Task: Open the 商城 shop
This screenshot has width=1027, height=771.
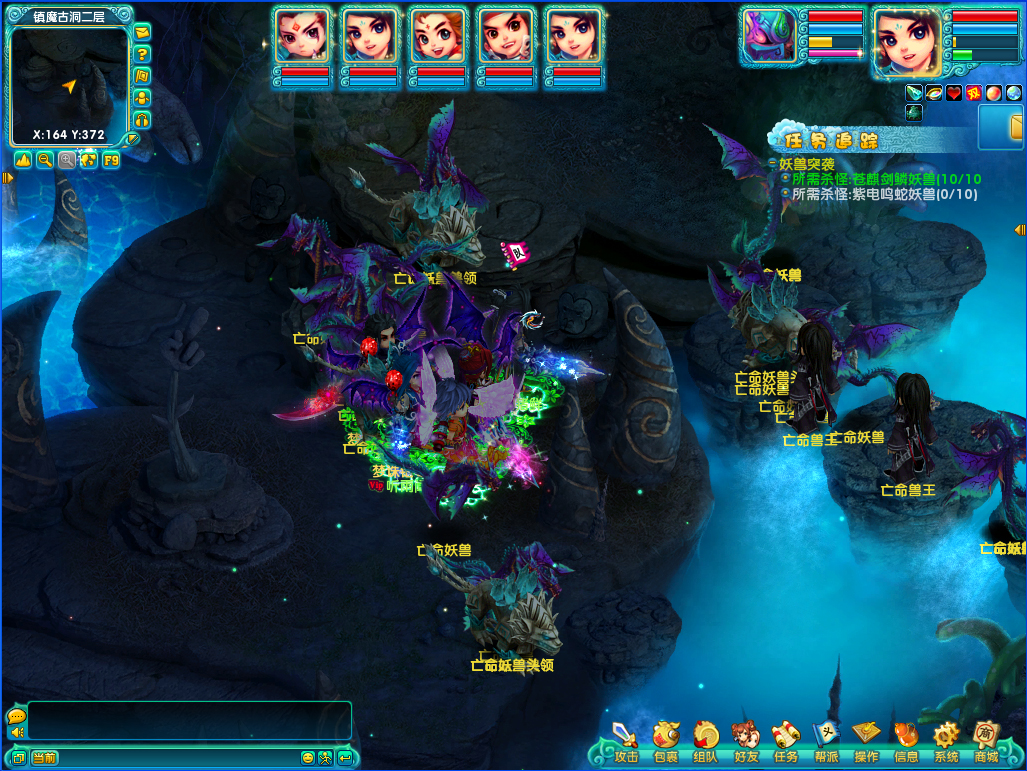Action: click(986, 739)
